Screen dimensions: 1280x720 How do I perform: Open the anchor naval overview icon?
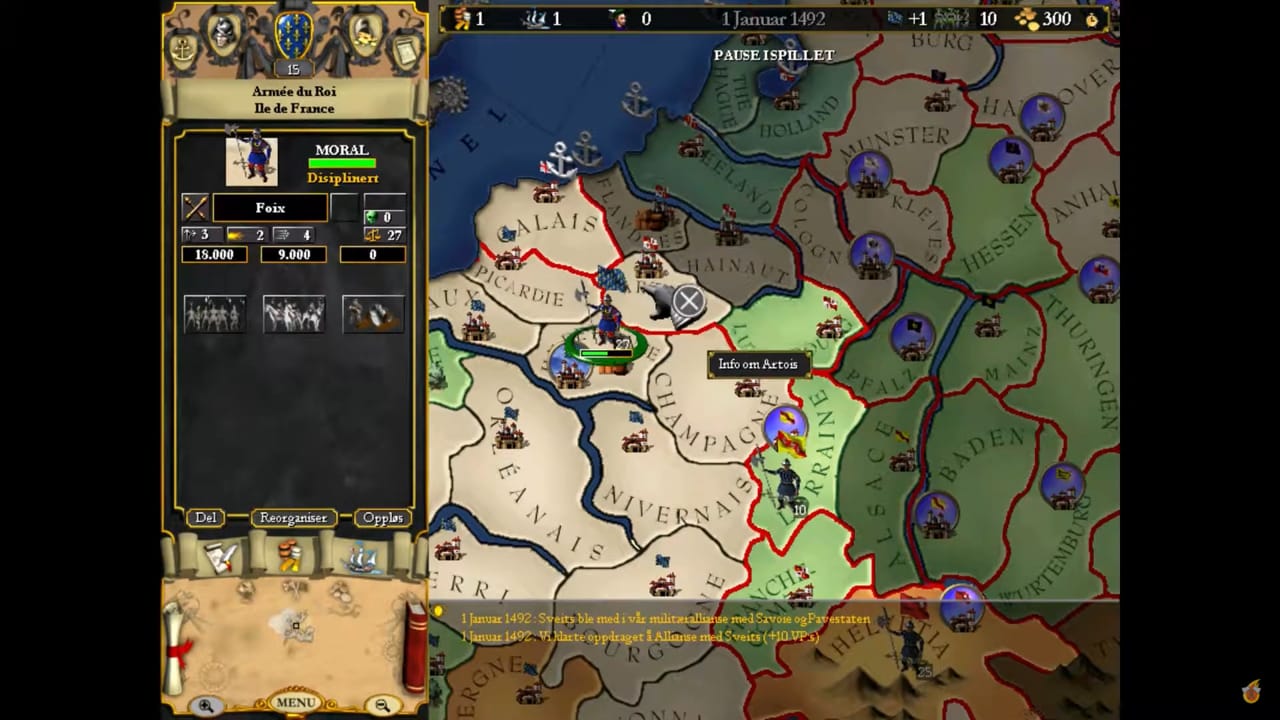[184, 50]
